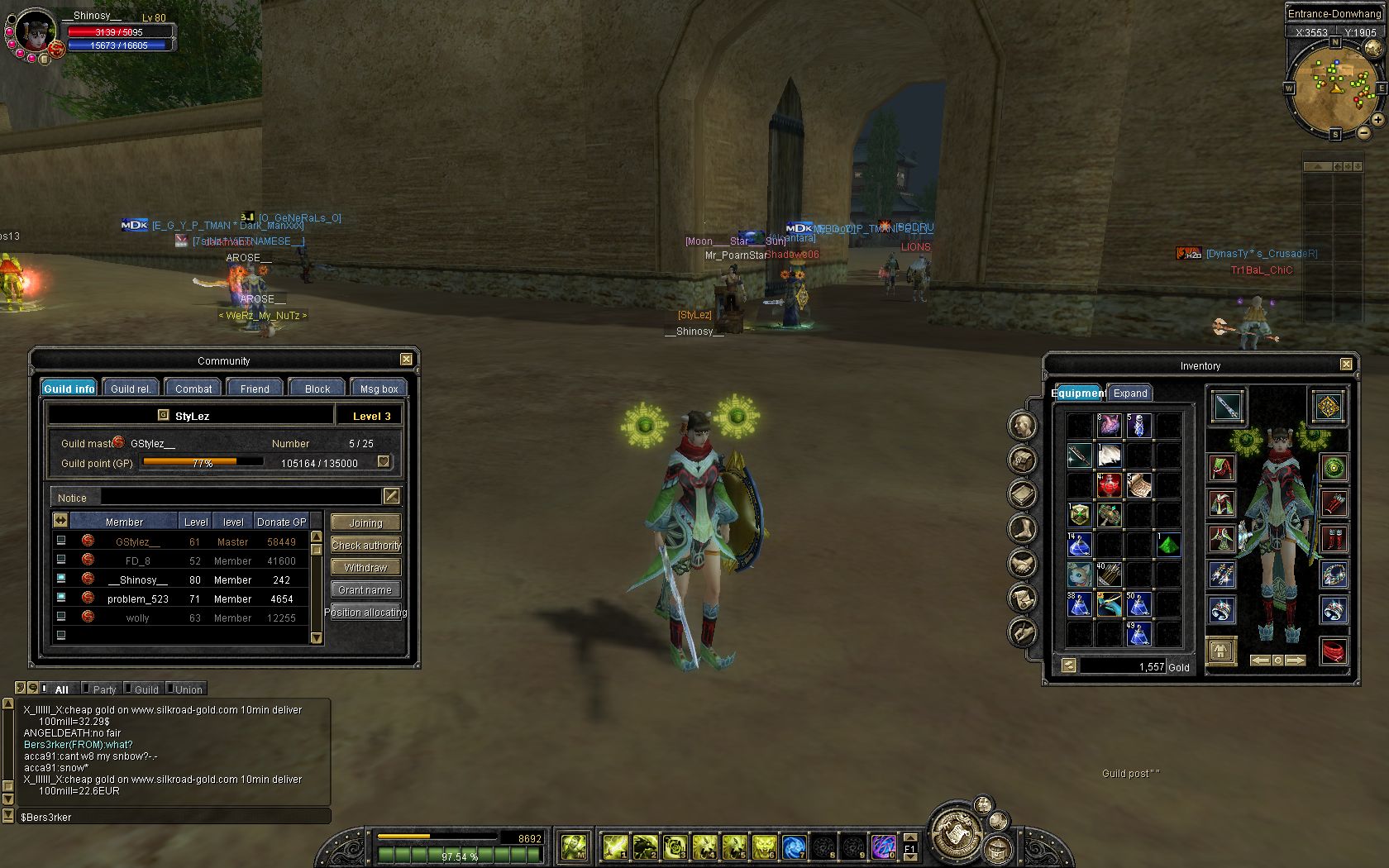Zoom in the minimap with plus button

point(1377,120)
